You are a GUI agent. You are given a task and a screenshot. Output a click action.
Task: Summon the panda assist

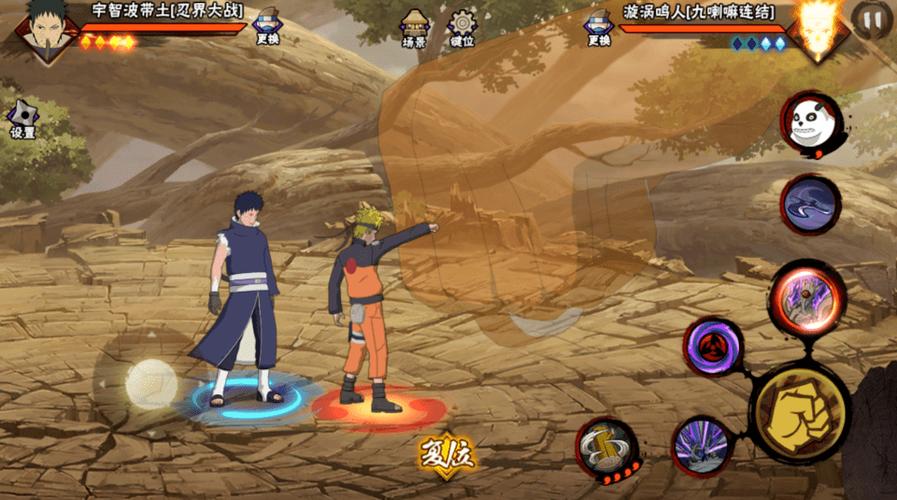click(811, 124)
